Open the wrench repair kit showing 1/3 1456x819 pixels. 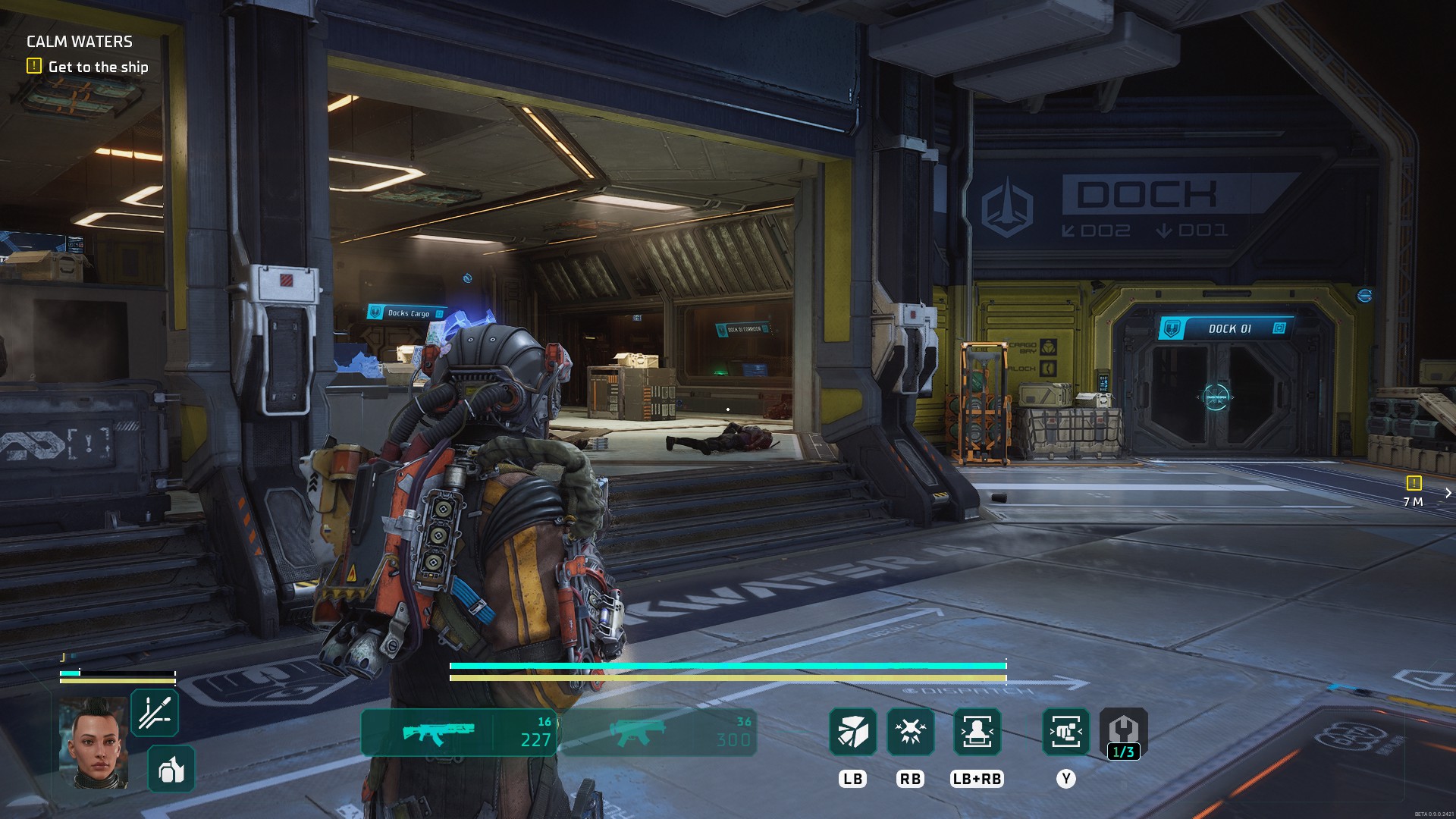click(x=1125, y=733)
